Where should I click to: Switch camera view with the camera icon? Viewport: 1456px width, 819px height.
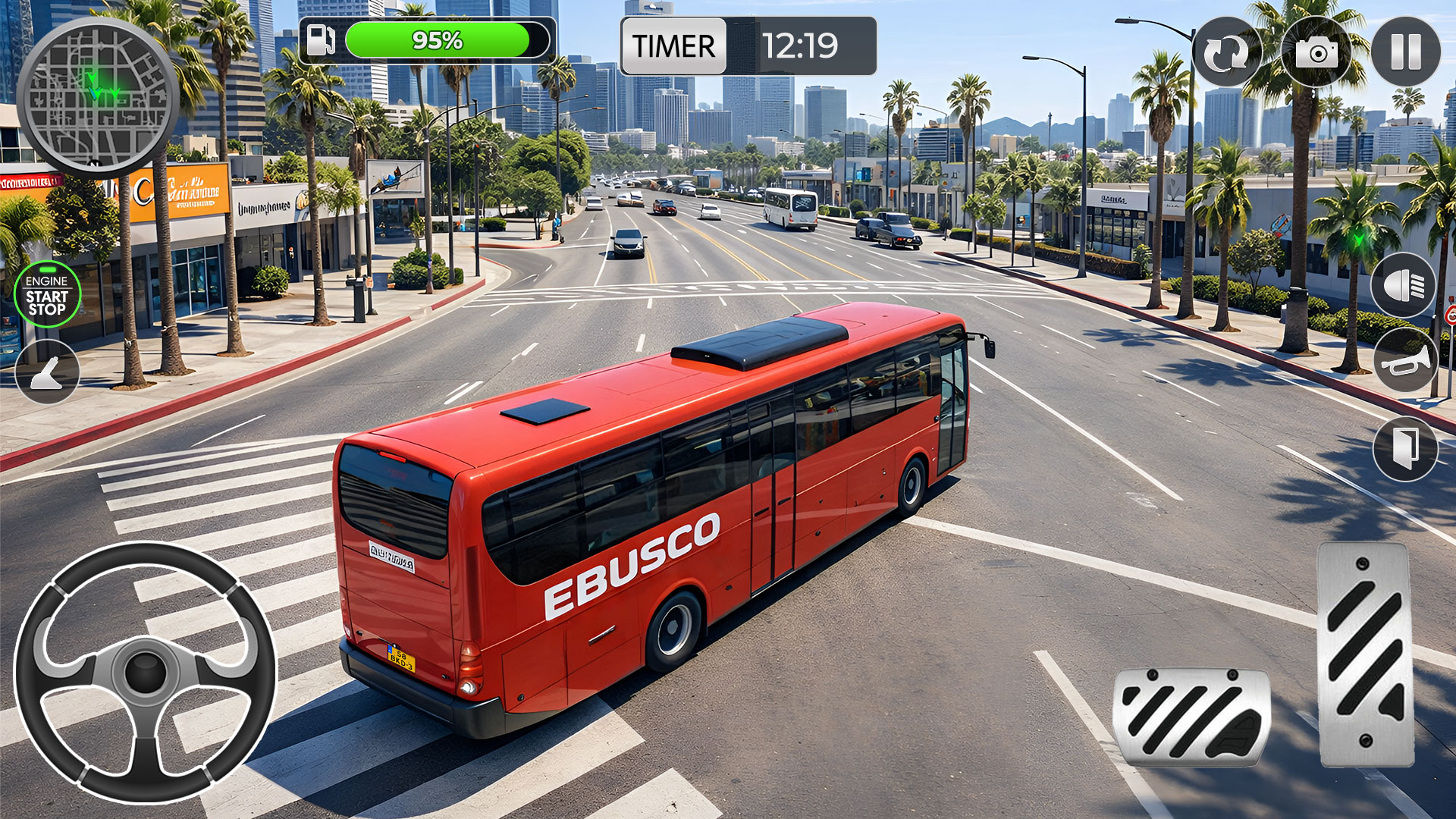(x=1316, y=52)
